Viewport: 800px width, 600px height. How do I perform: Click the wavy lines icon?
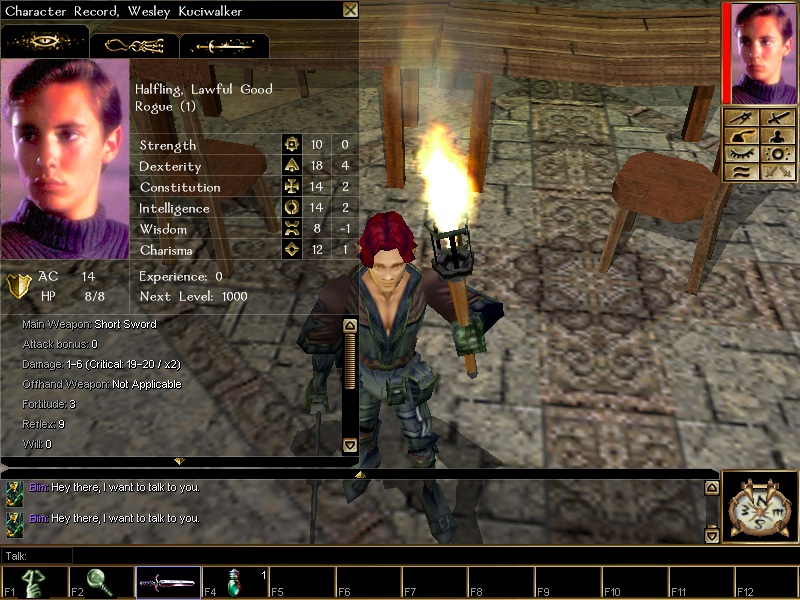[x=742, y=172]
